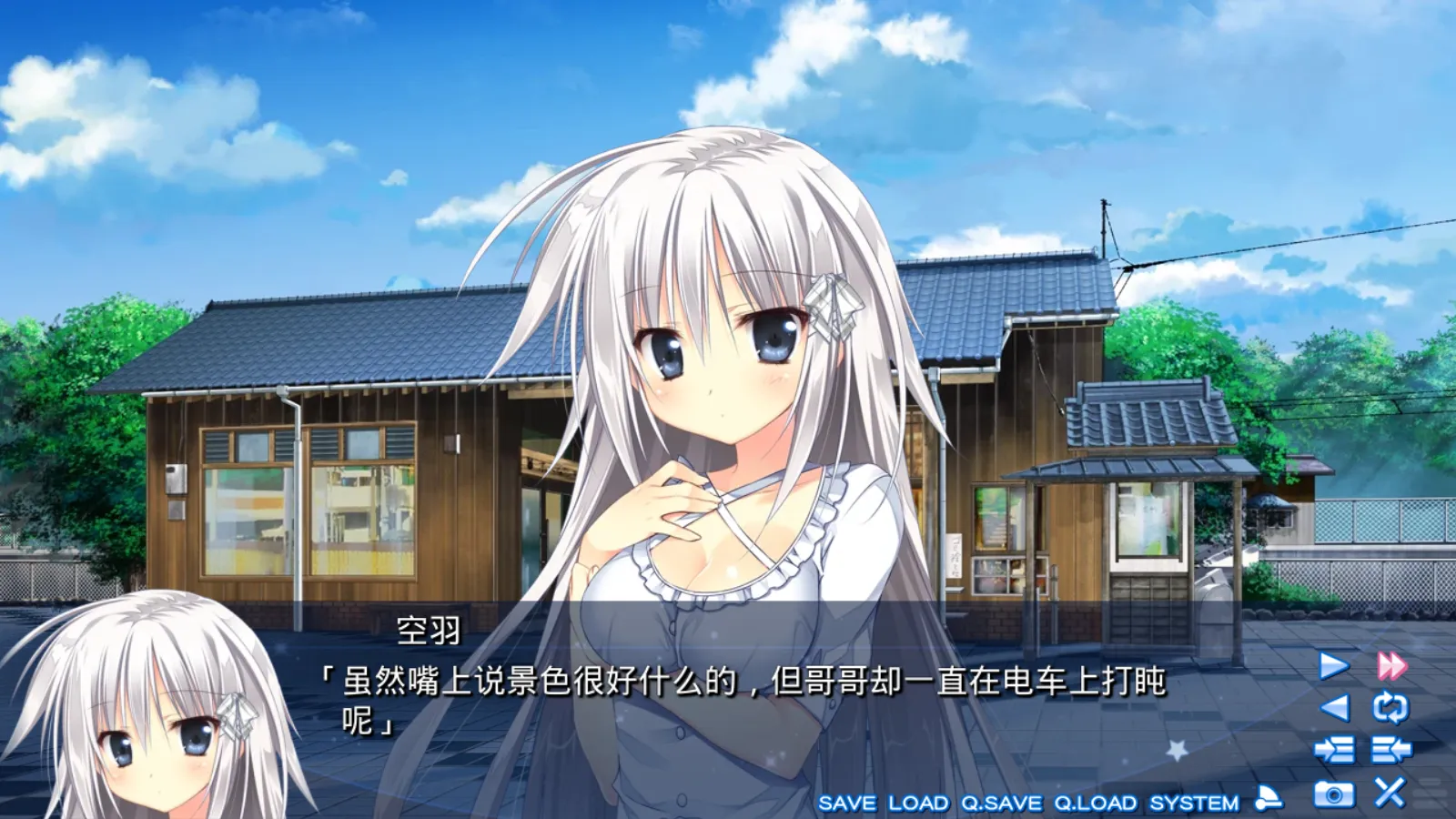Select the skip-to-next-choice icon

(x=1334, y=749)
